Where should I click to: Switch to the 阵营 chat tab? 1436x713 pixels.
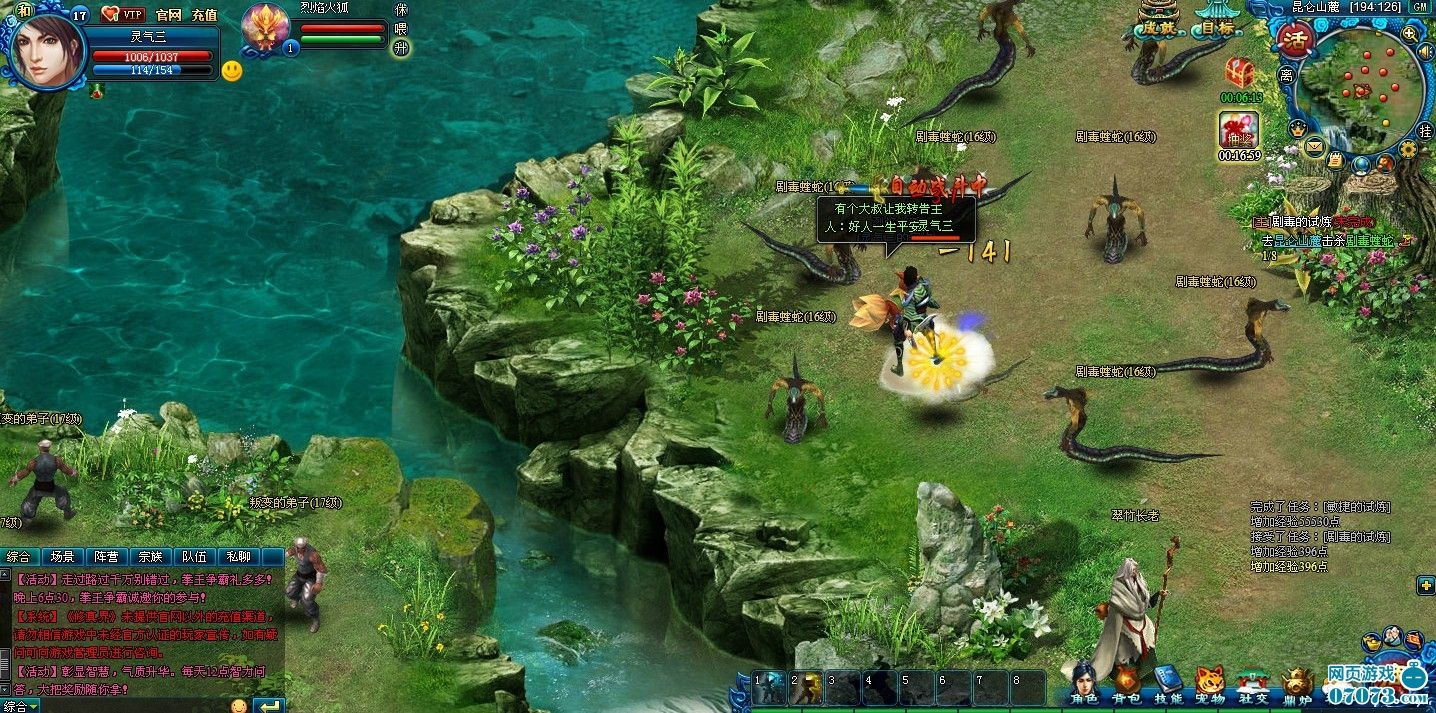tap(106, 557)
